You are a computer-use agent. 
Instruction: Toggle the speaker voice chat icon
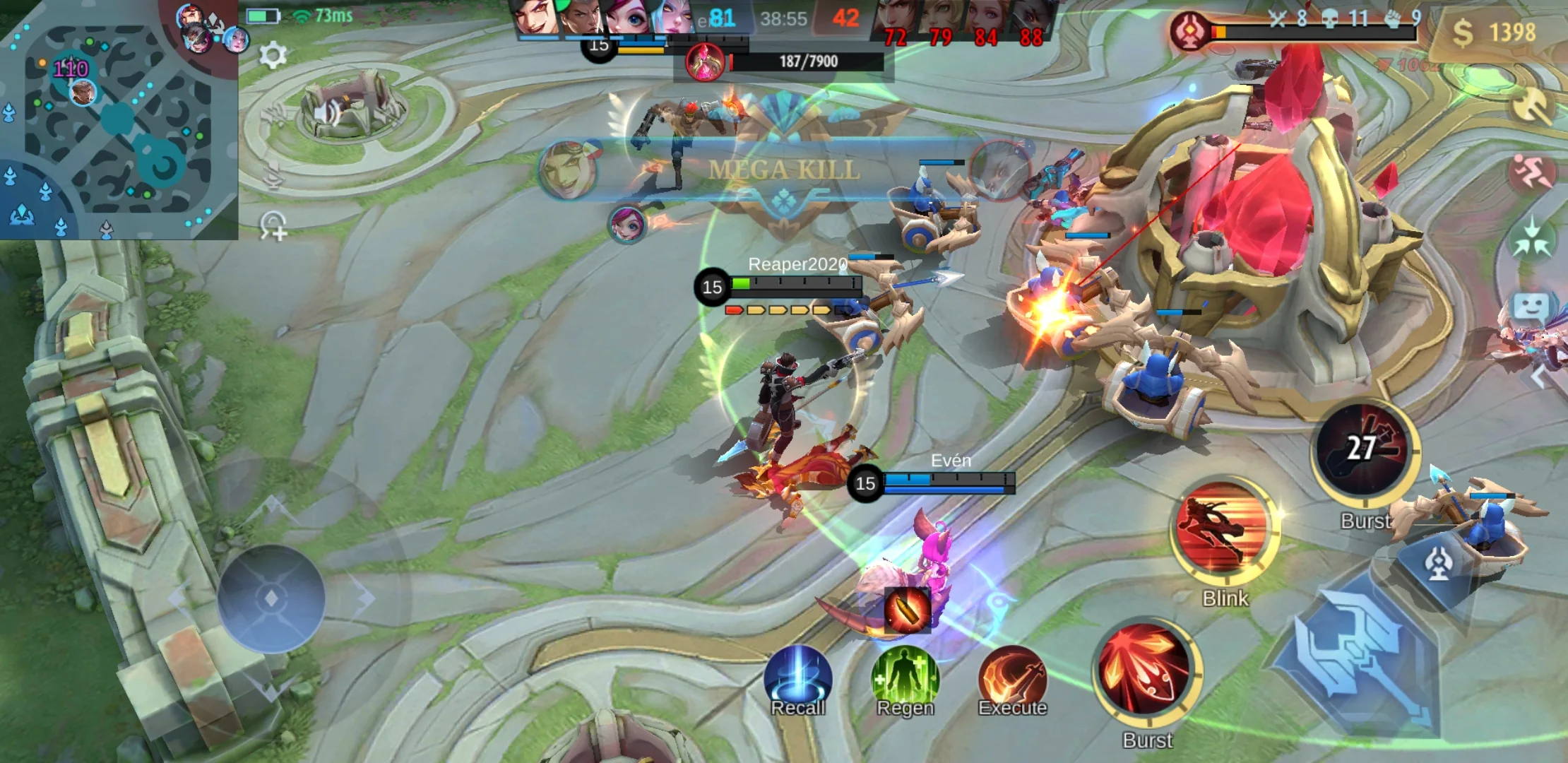coord(325,113)
